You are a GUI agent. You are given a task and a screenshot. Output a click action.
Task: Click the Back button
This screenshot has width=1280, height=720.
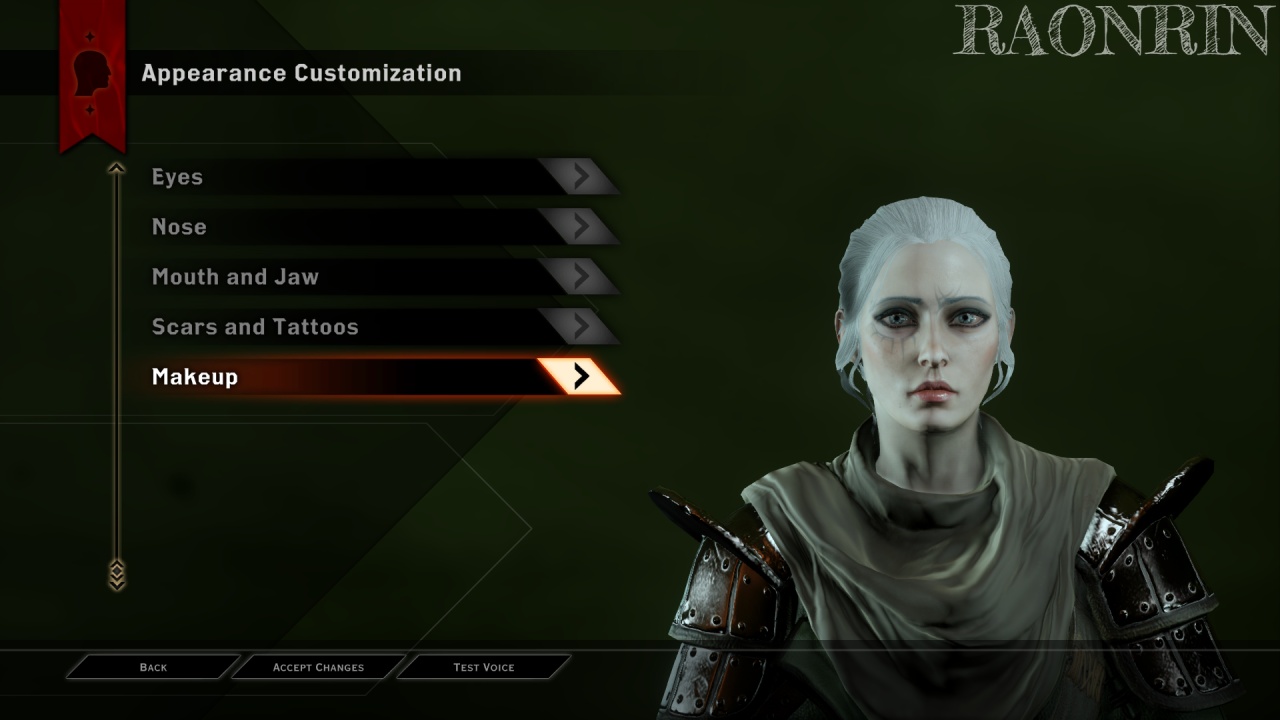click(153, 667)
